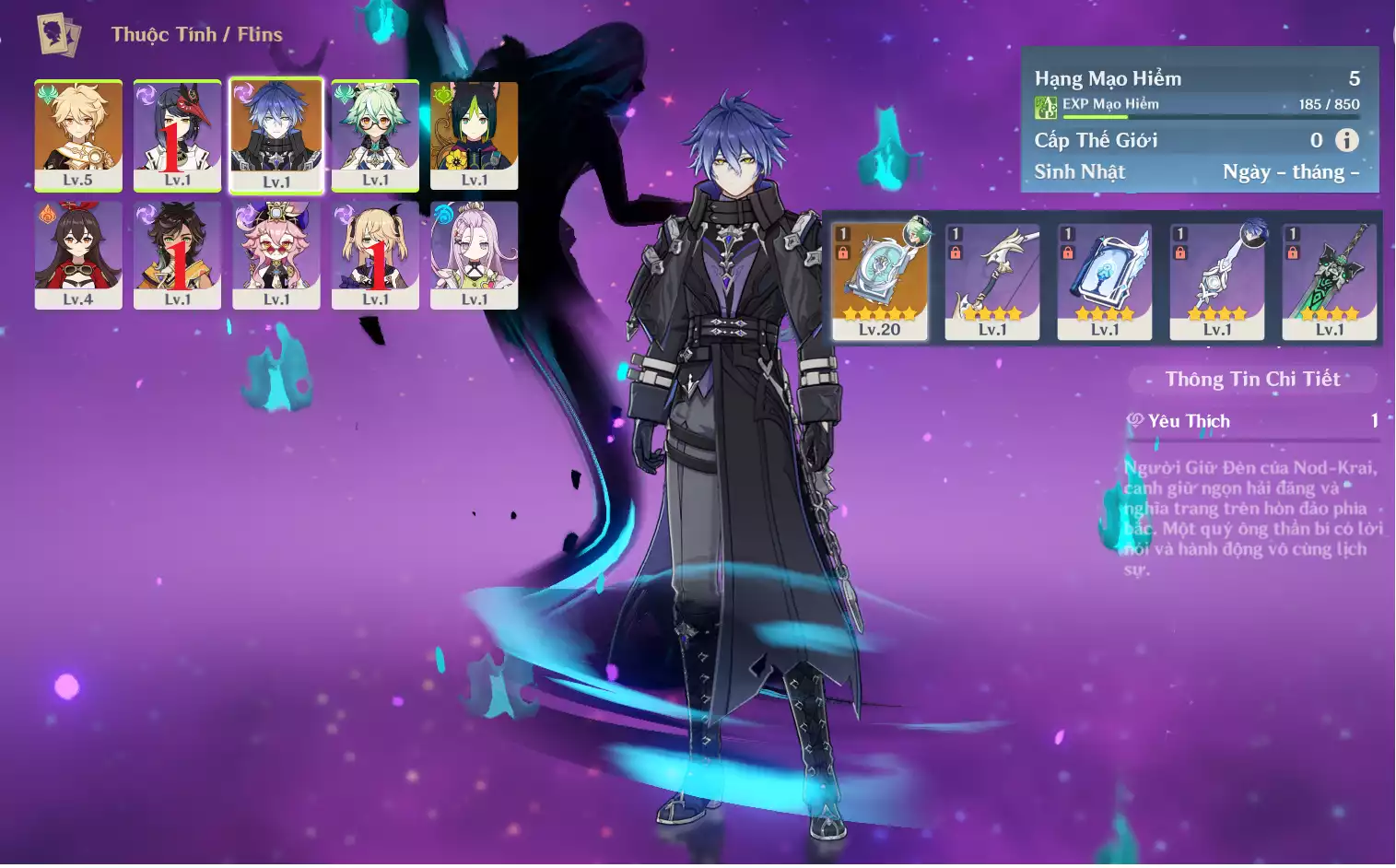Select the dark-haired character in yellow outfit

177,254
